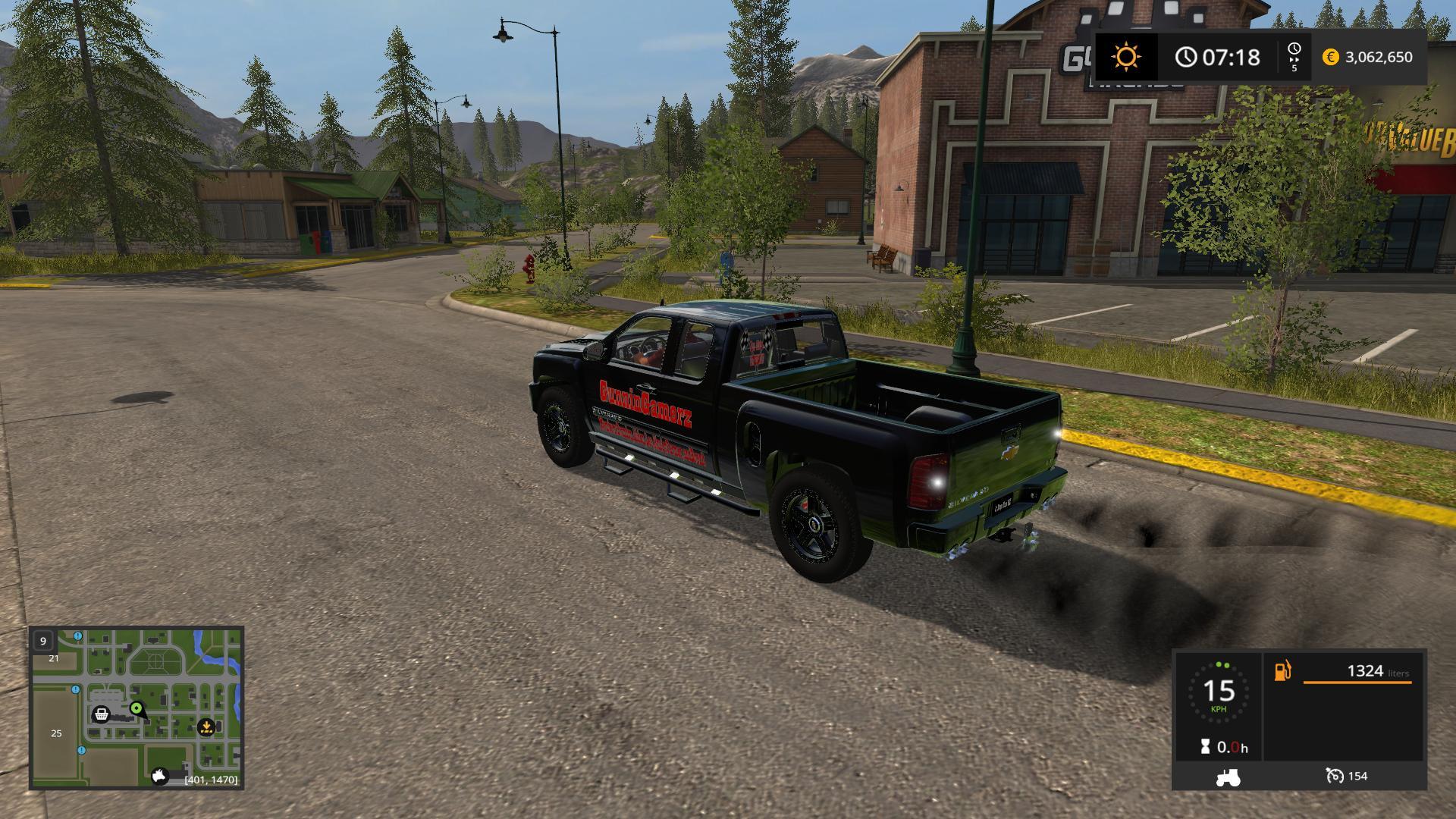1456x819 pixels.
Task: Select the shop basket marker on the minimap
Action: (x=101, y=714)
